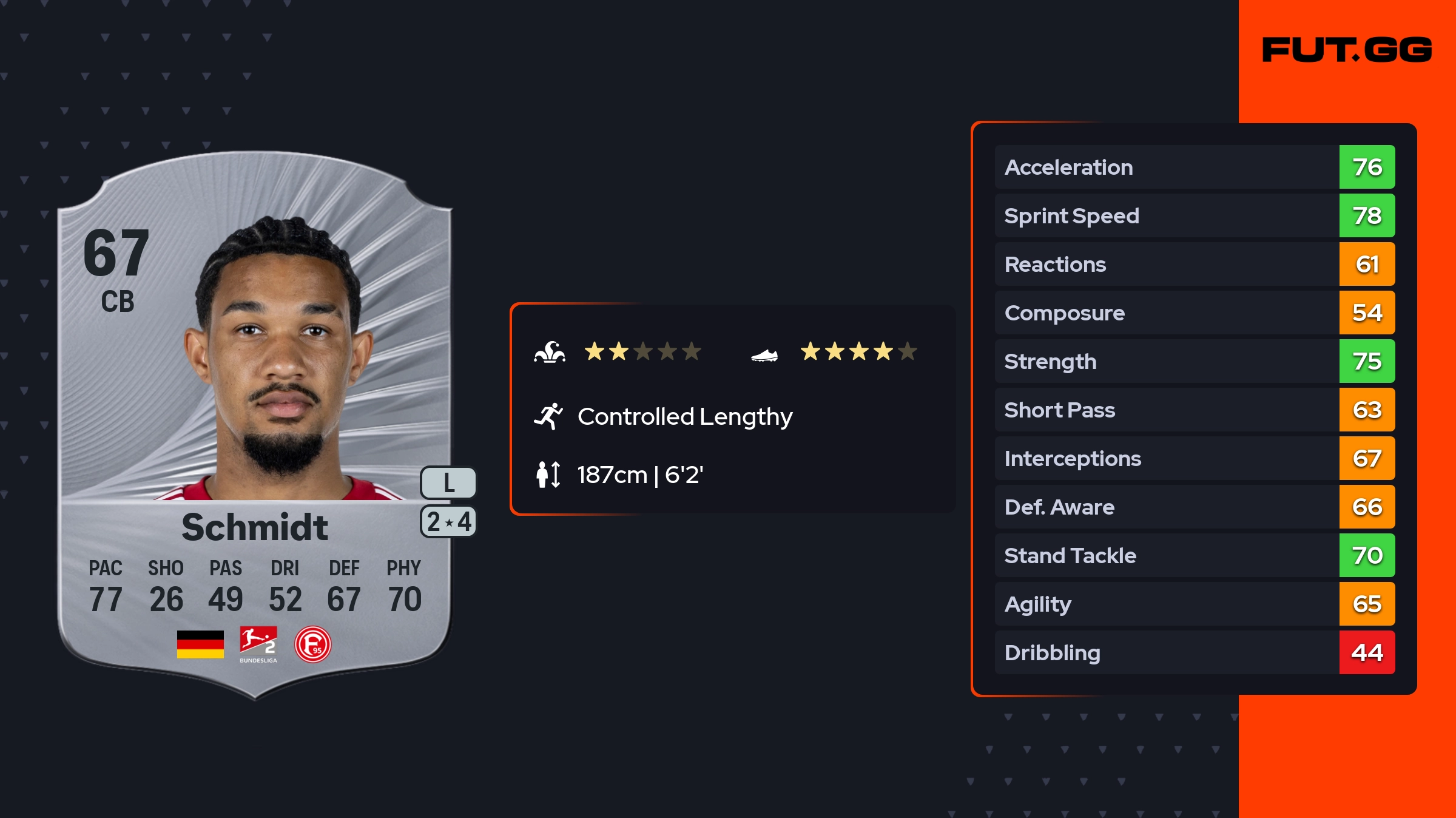The image size is (1456, 818).
Task: Click the FUT.GG logo
Action: 1347,50
